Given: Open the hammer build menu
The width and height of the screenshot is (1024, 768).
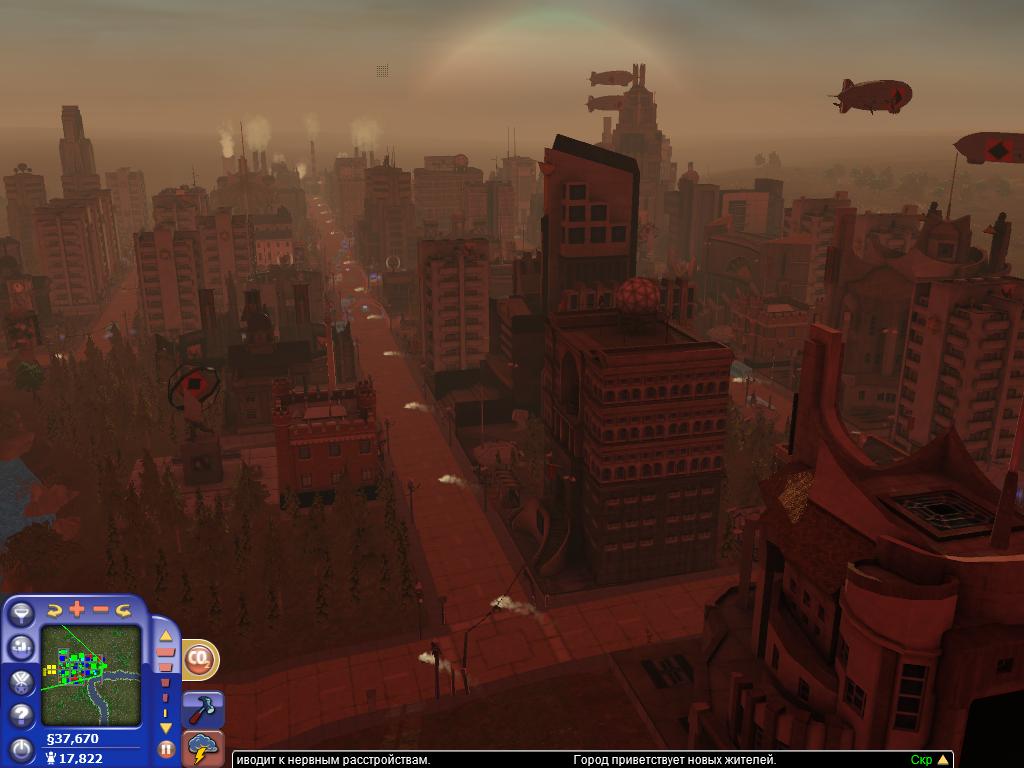Looking at the screenshot, I should 205,708.
